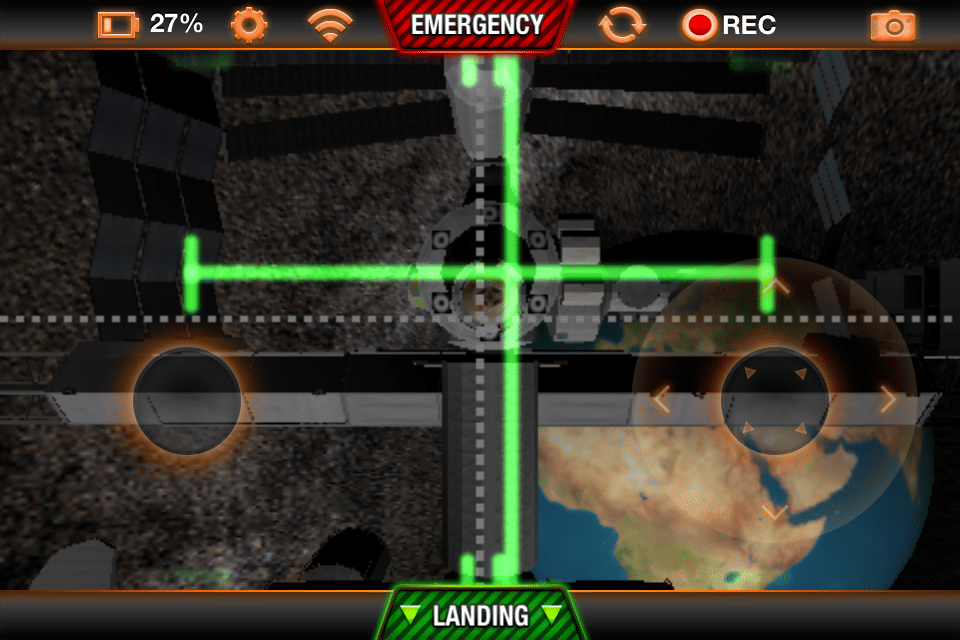This screenshot has height=640, width=960.
Task: Tap the left virtual joystick pad
Action: point(187,401)
